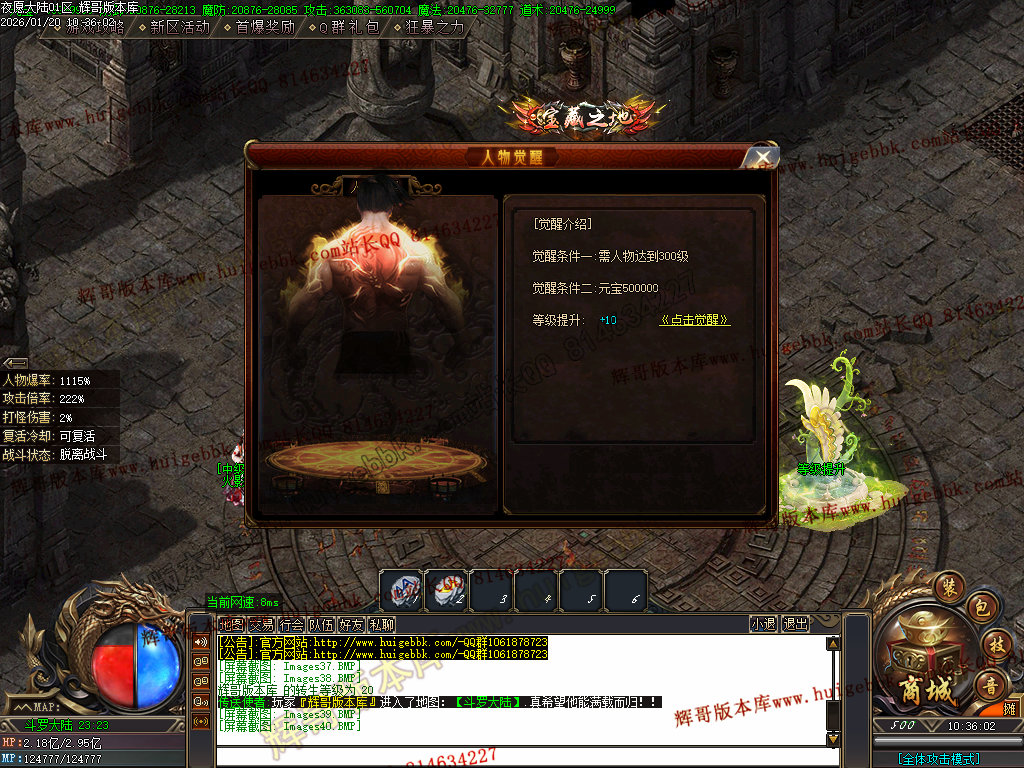This screenshot has width=1024, height=768.
Task: Open the 装 equipment panel button
Action: pyautogui.click(x=948, y=587)
